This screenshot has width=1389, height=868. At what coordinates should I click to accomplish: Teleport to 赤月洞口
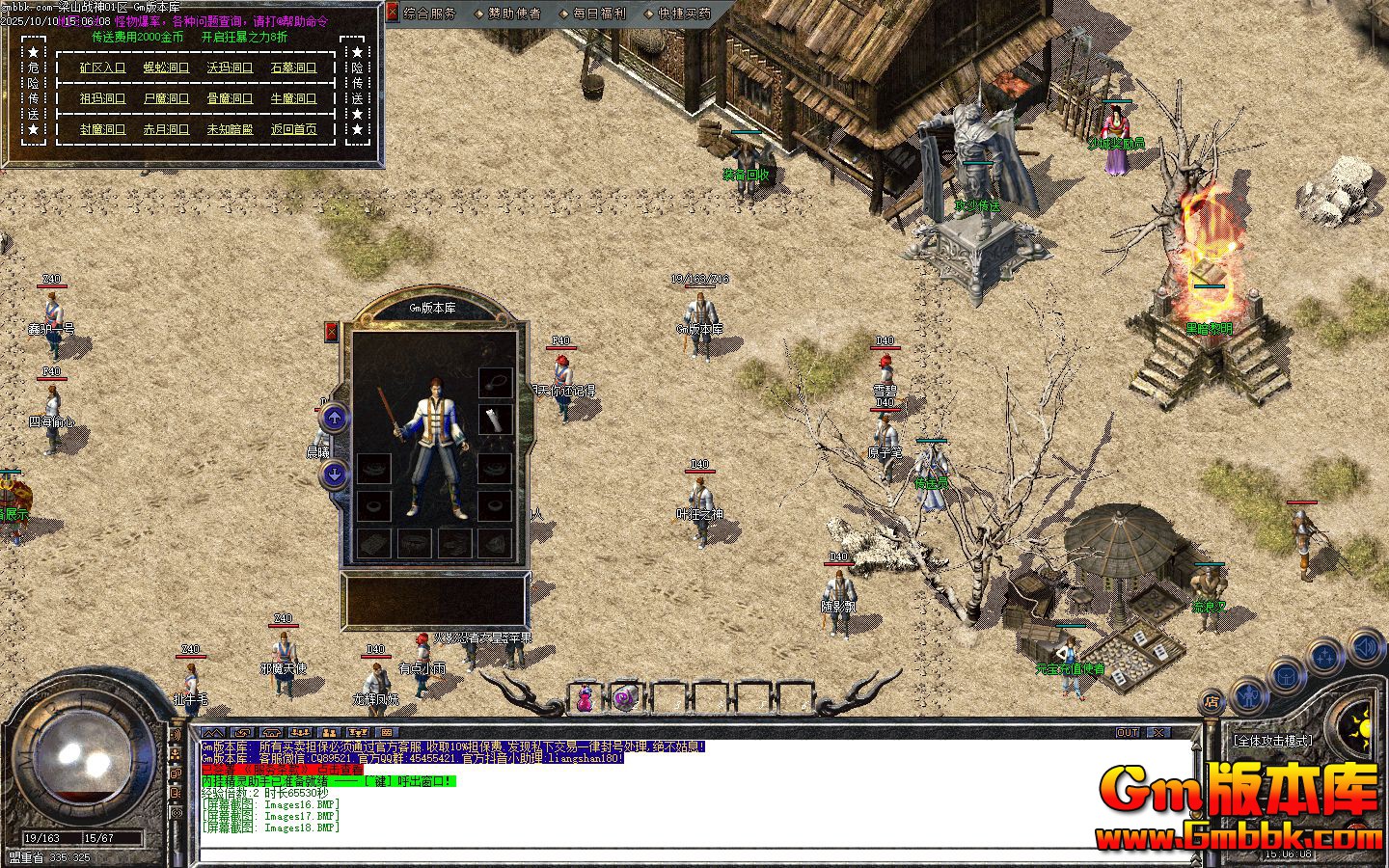[166, 129]
